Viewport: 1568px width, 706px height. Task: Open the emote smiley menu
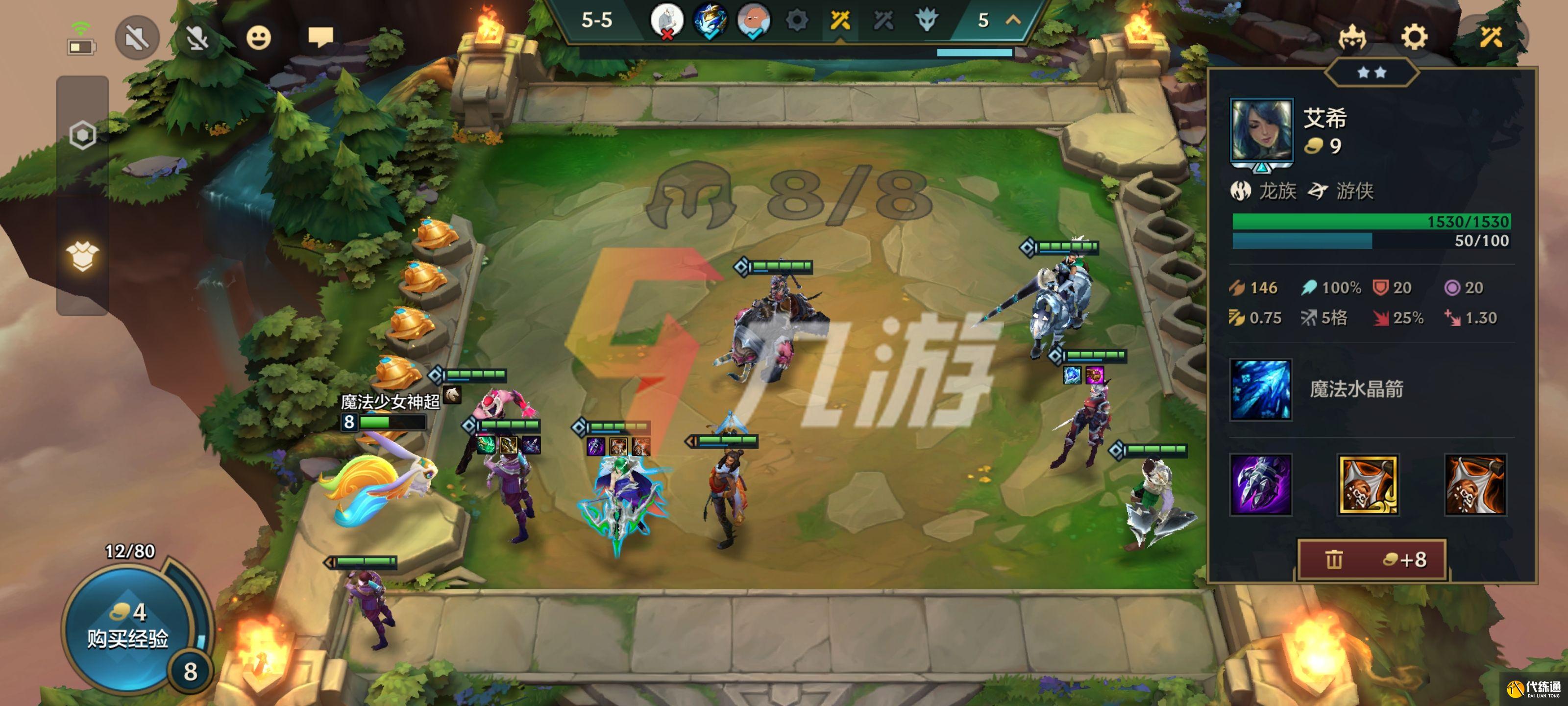tap(259, 38)
